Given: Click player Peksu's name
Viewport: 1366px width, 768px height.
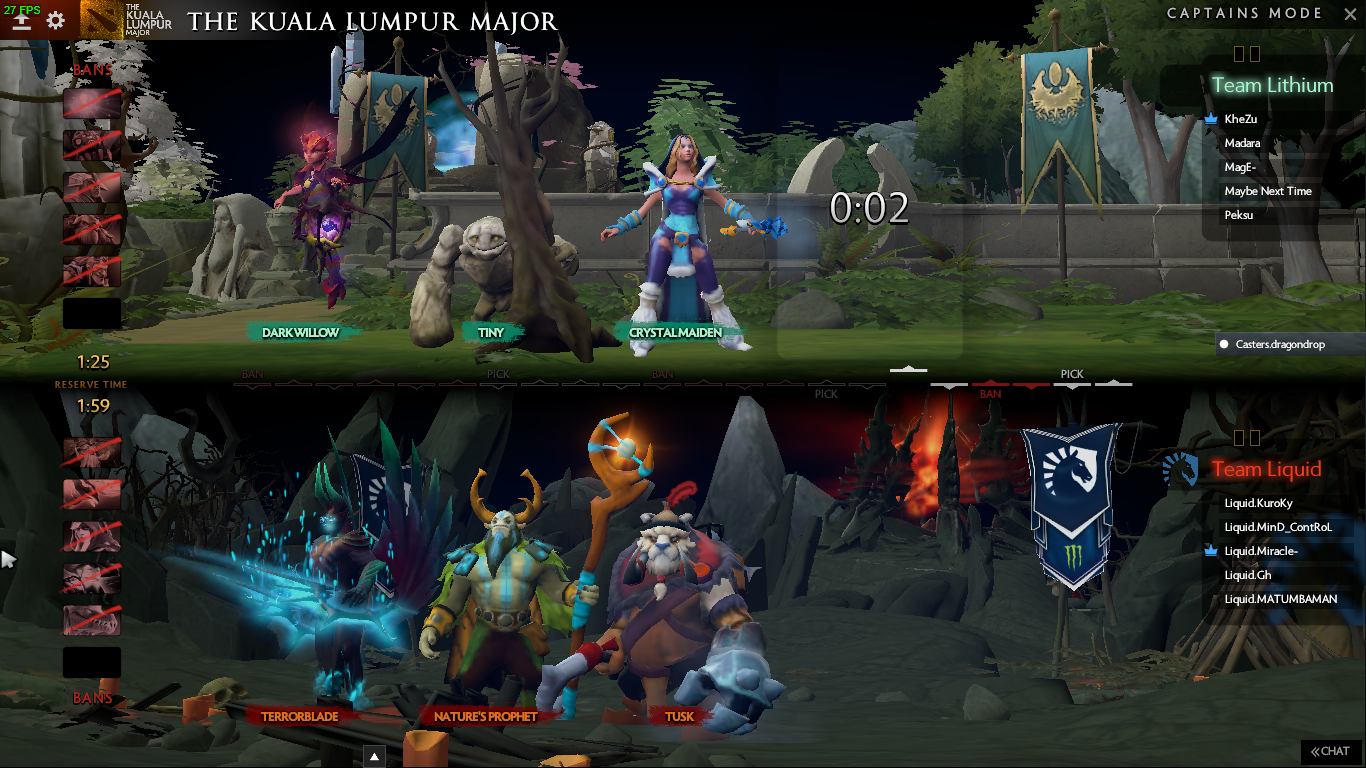Looking at the screenshot, I should coord(1238,215).
